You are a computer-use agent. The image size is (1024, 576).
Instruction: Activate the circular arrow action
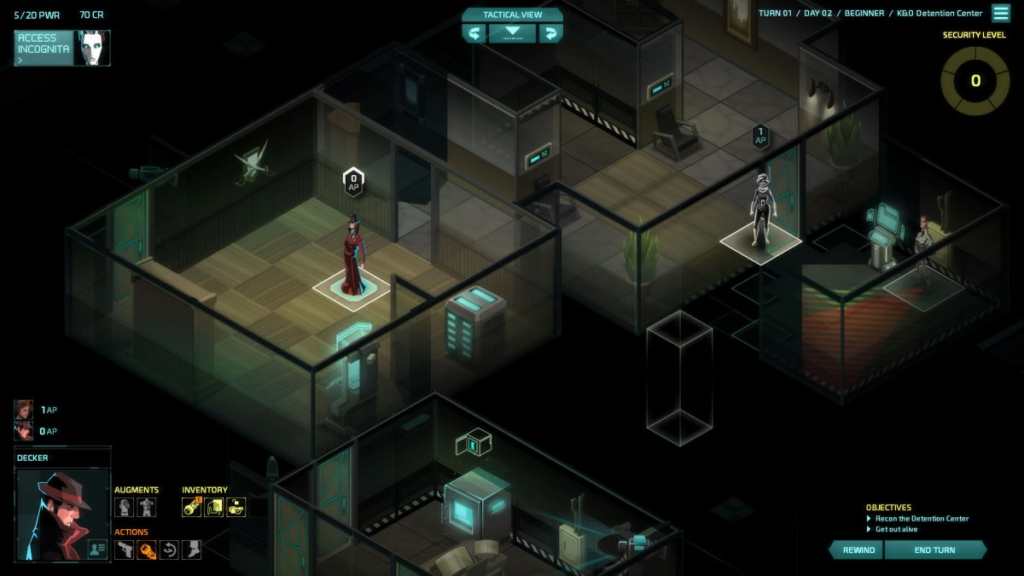click(x=169, y=549)
